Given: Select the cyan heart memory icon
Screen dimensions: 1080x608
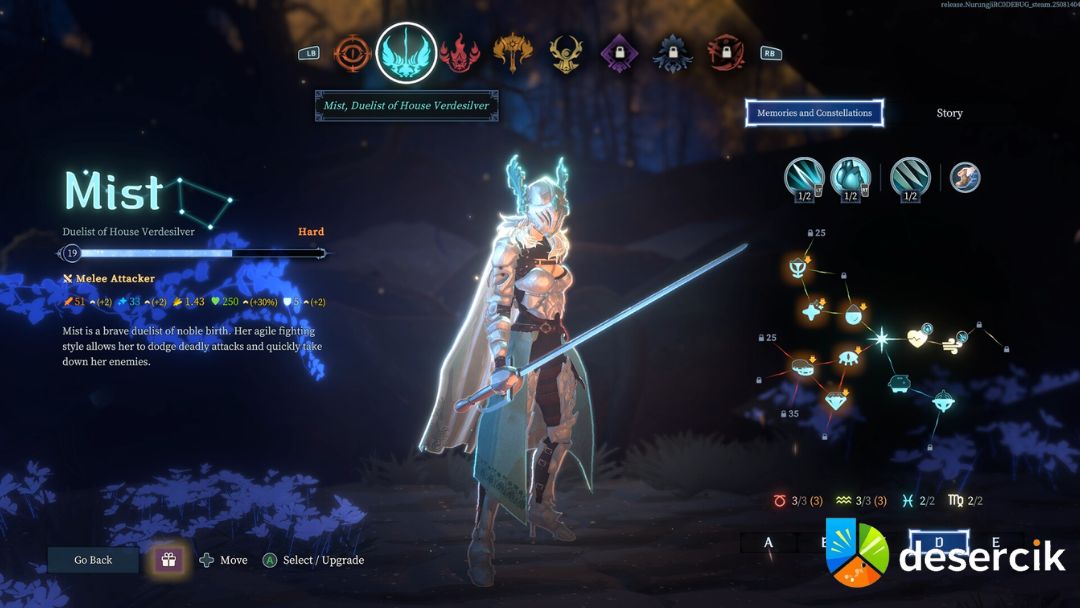Looking at the screenshot, I should click(x=850, y=176).
